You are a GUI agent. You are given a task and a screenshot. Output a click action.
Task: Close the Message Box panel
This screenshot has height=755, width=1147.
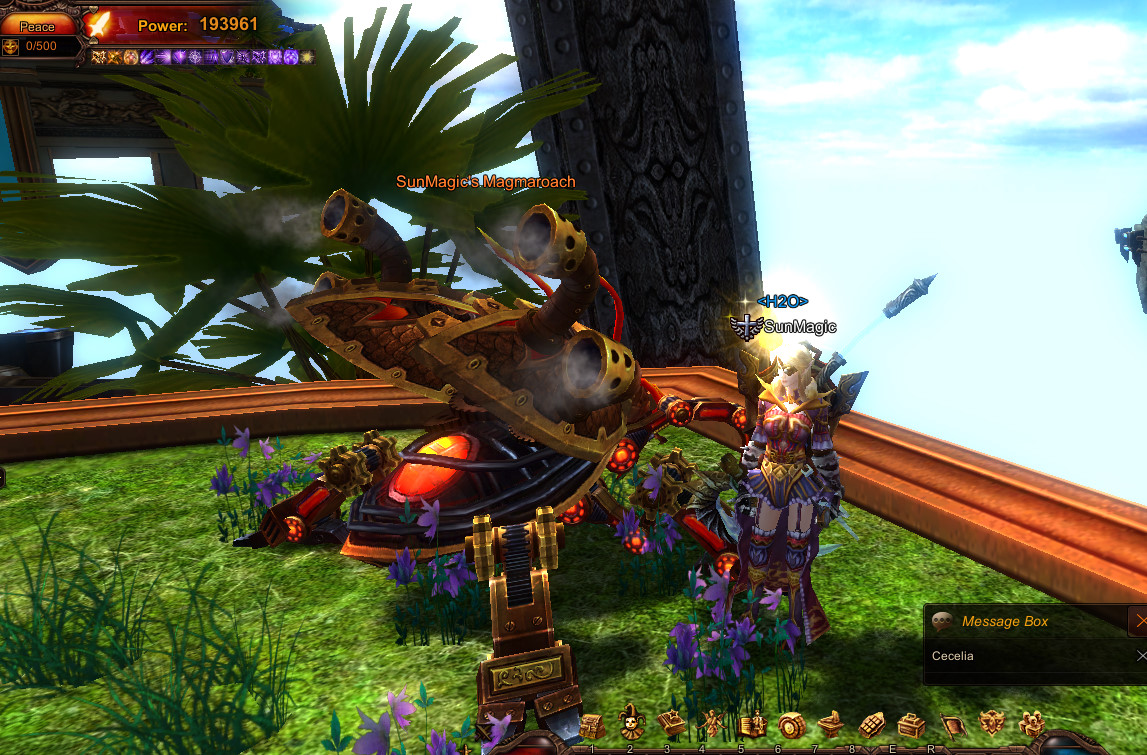point(1137,620)
